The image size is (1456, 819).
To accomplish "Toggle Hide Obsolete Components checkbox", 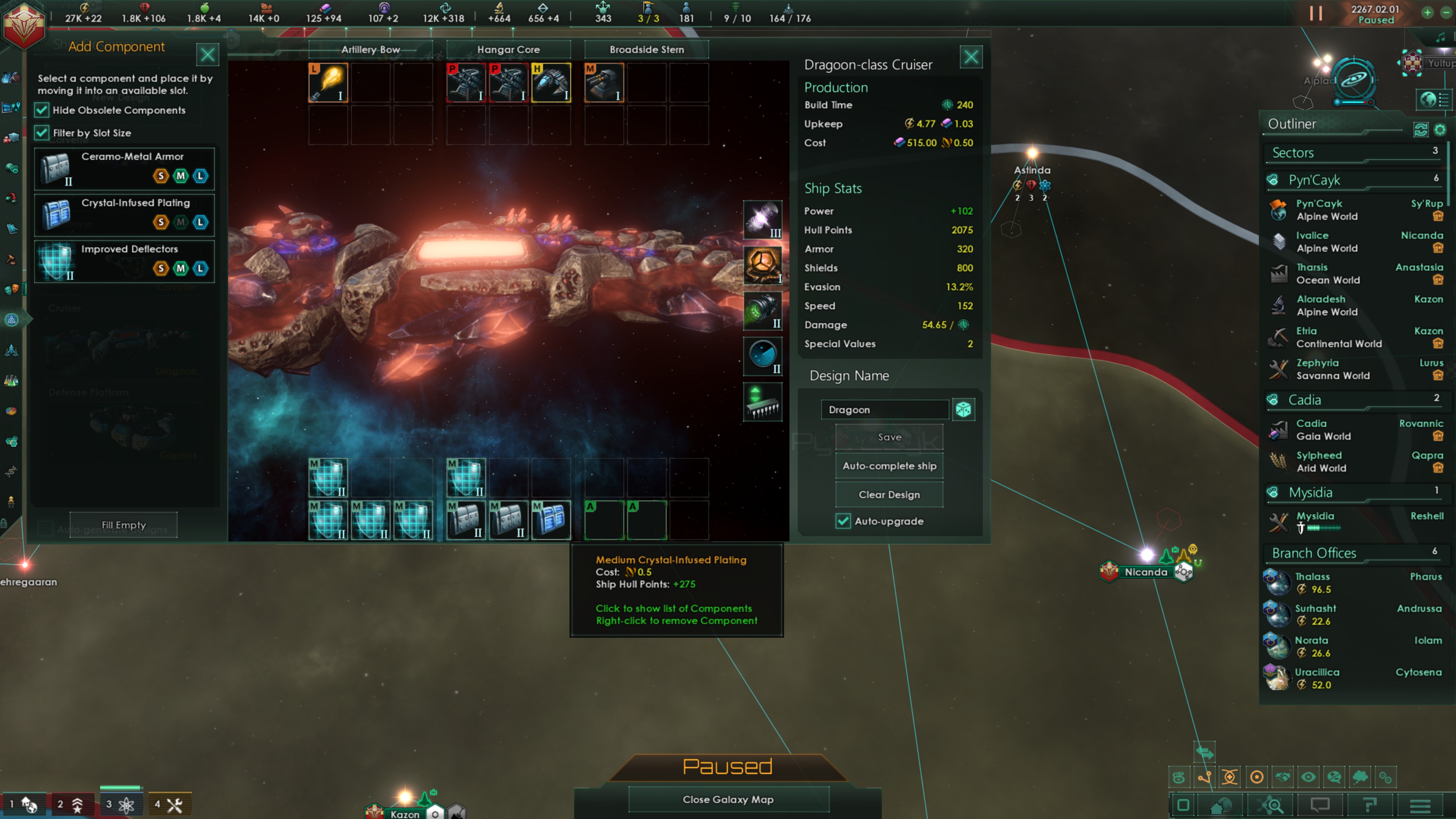I will 42,110.
